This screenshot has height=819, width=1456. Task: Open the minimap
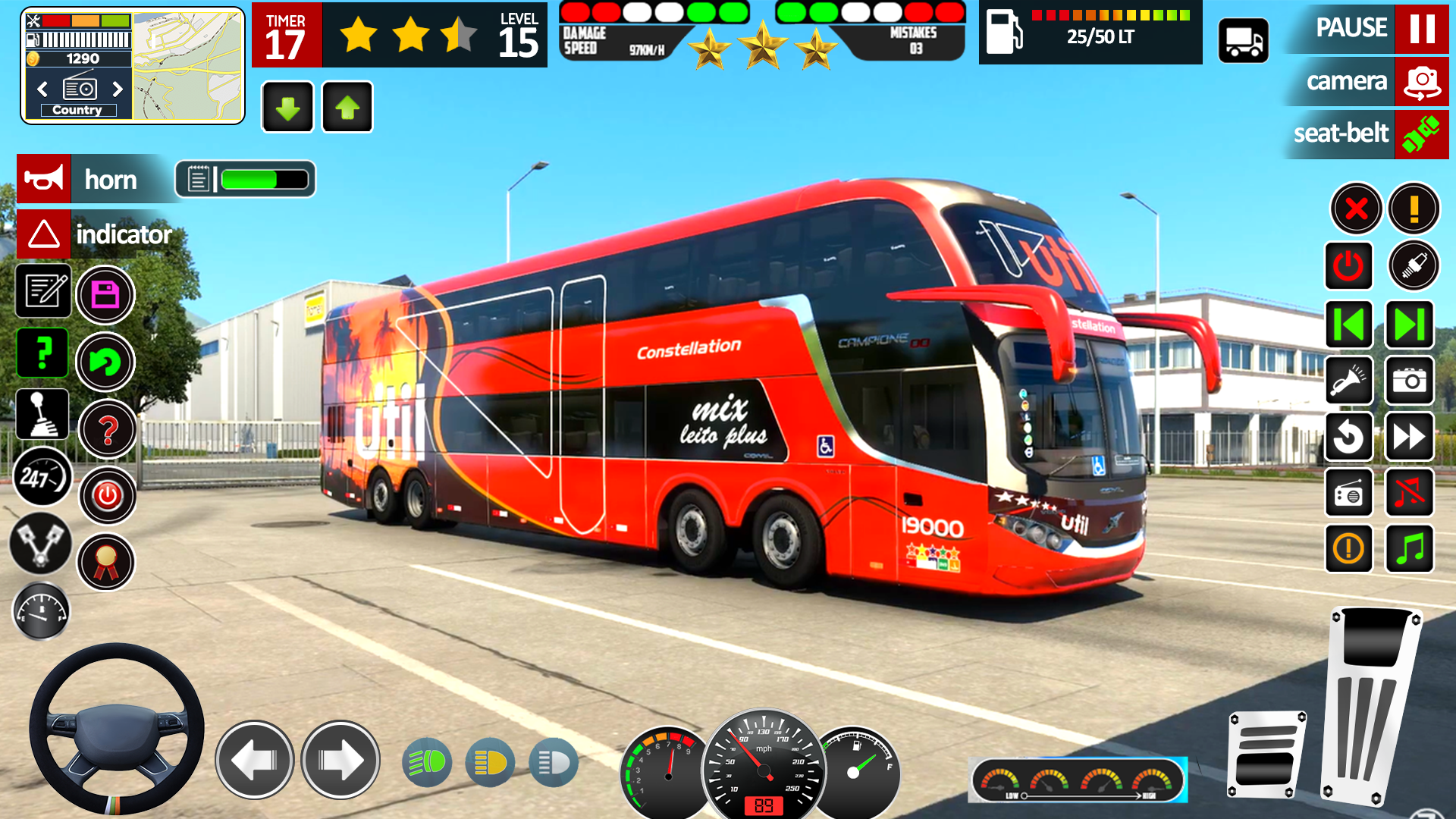(188, 66)
